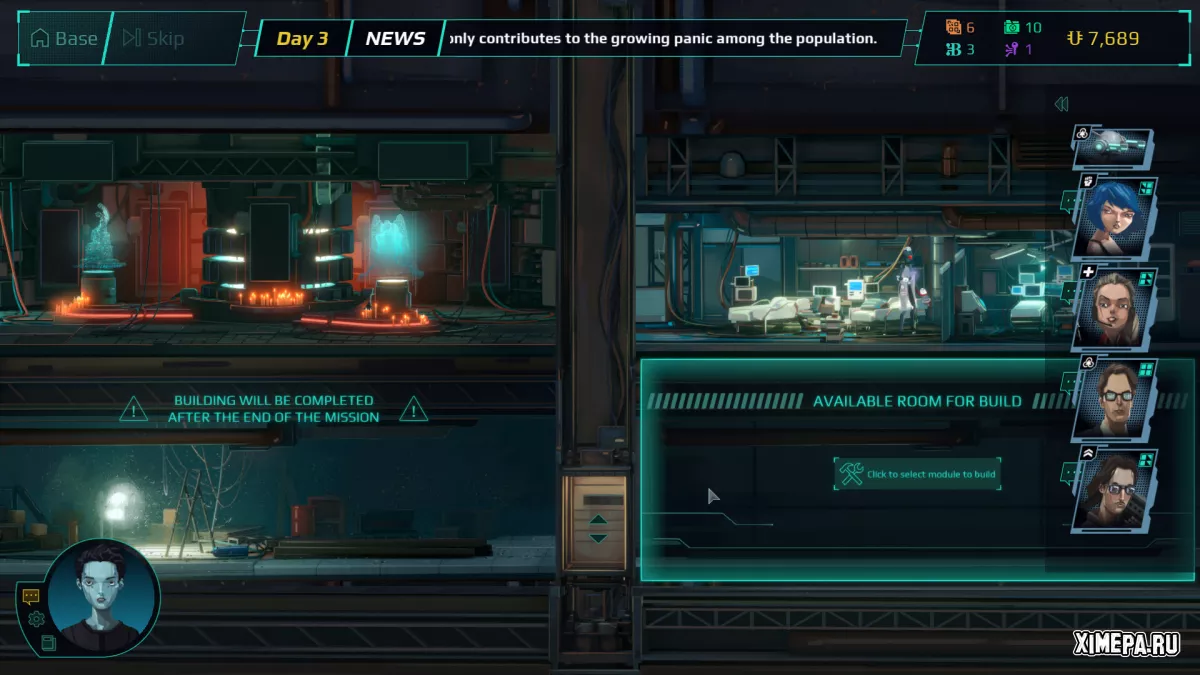The width and height of the screenshot is (1200, 675).
Task: Open settings via the gear icon
Action: (36, 619)
